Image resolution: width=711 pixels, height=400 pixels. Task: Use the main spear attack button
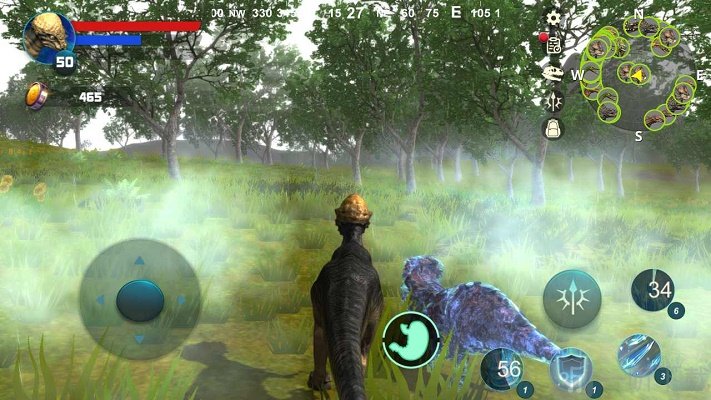[x=572, y=298]
